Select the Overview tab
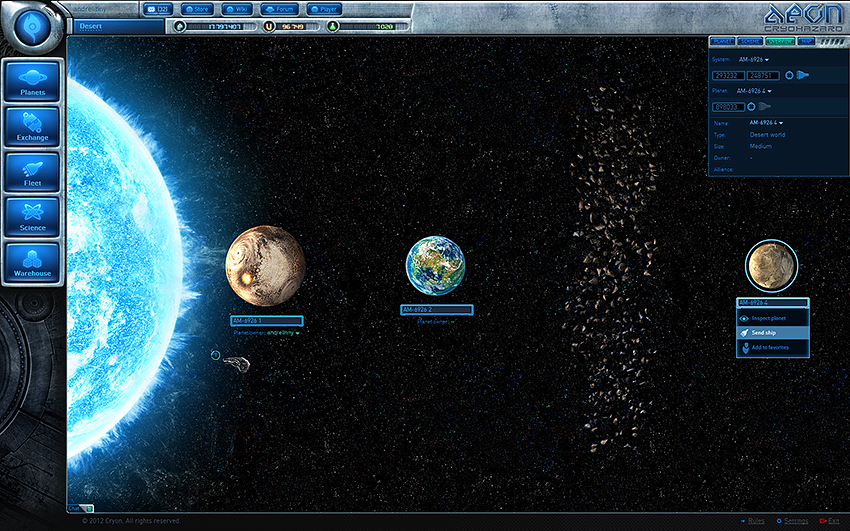Screen dimensions: 850x531 coord(780,42)
